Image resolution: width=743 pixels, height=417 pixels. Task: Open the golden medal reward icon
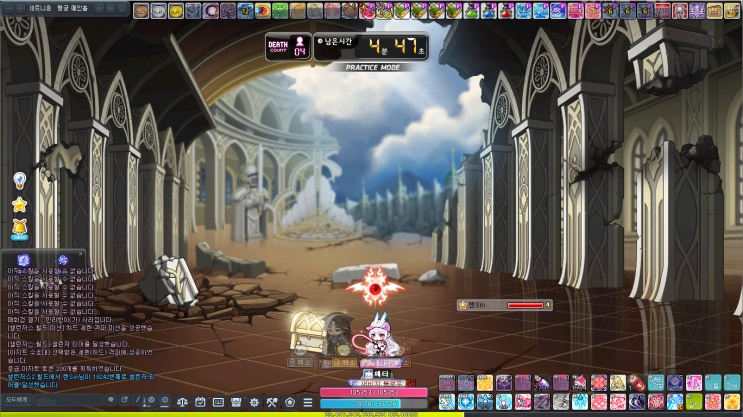19,232
